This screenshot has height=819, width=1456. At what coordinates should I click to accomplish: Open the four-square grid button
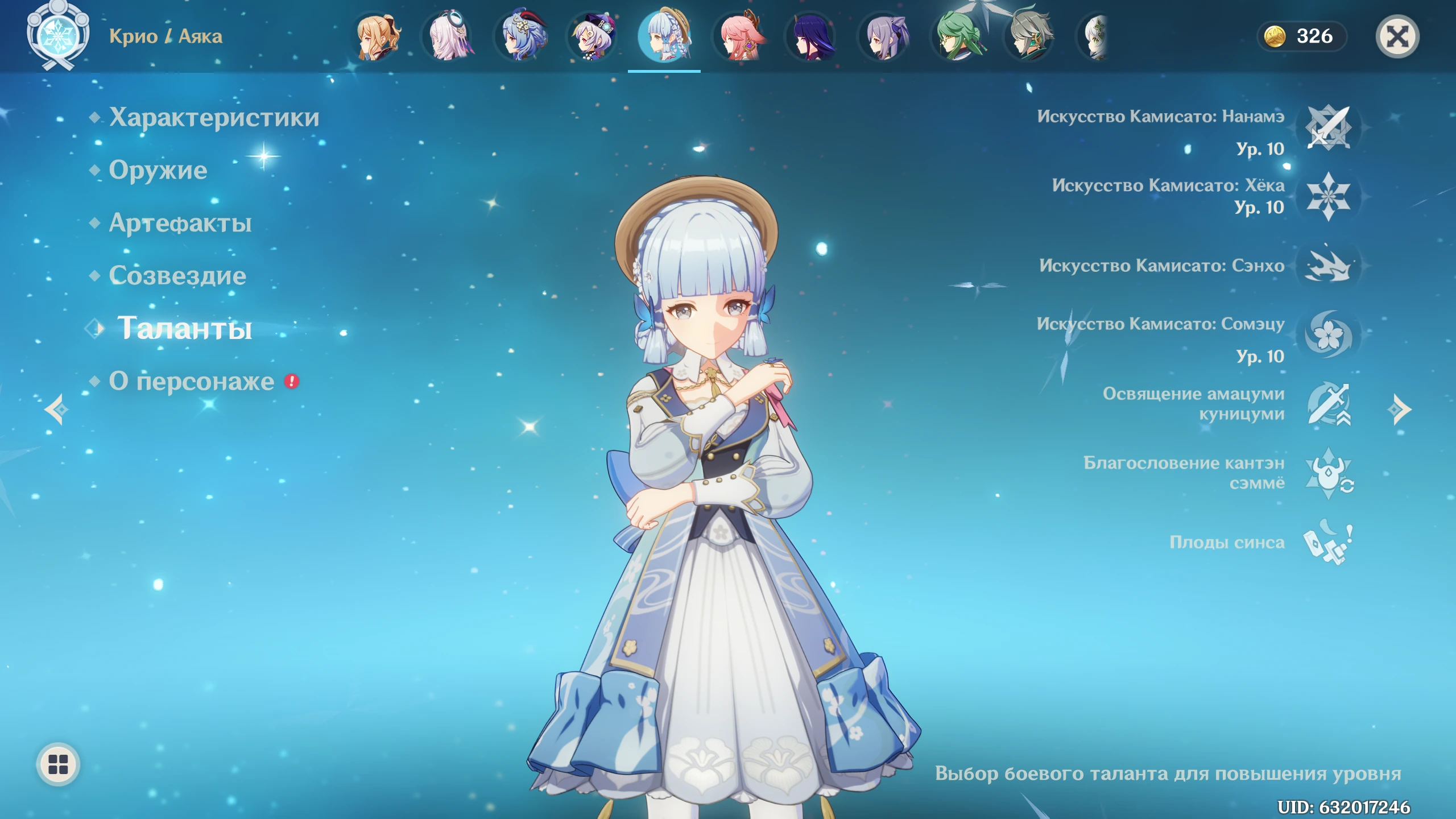(x=58, y=764)
